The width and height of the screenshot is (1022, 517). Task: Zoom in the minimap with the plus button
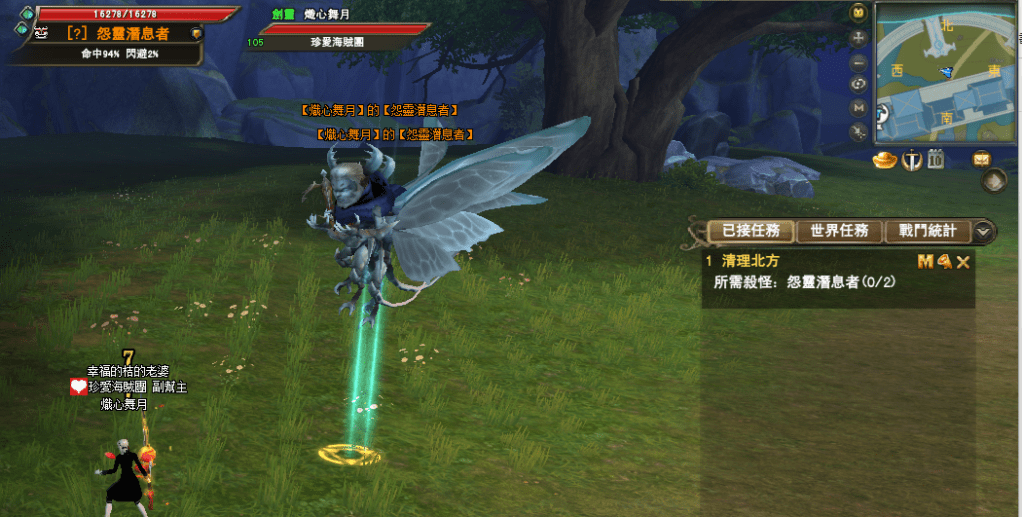(x=858, y=38)
